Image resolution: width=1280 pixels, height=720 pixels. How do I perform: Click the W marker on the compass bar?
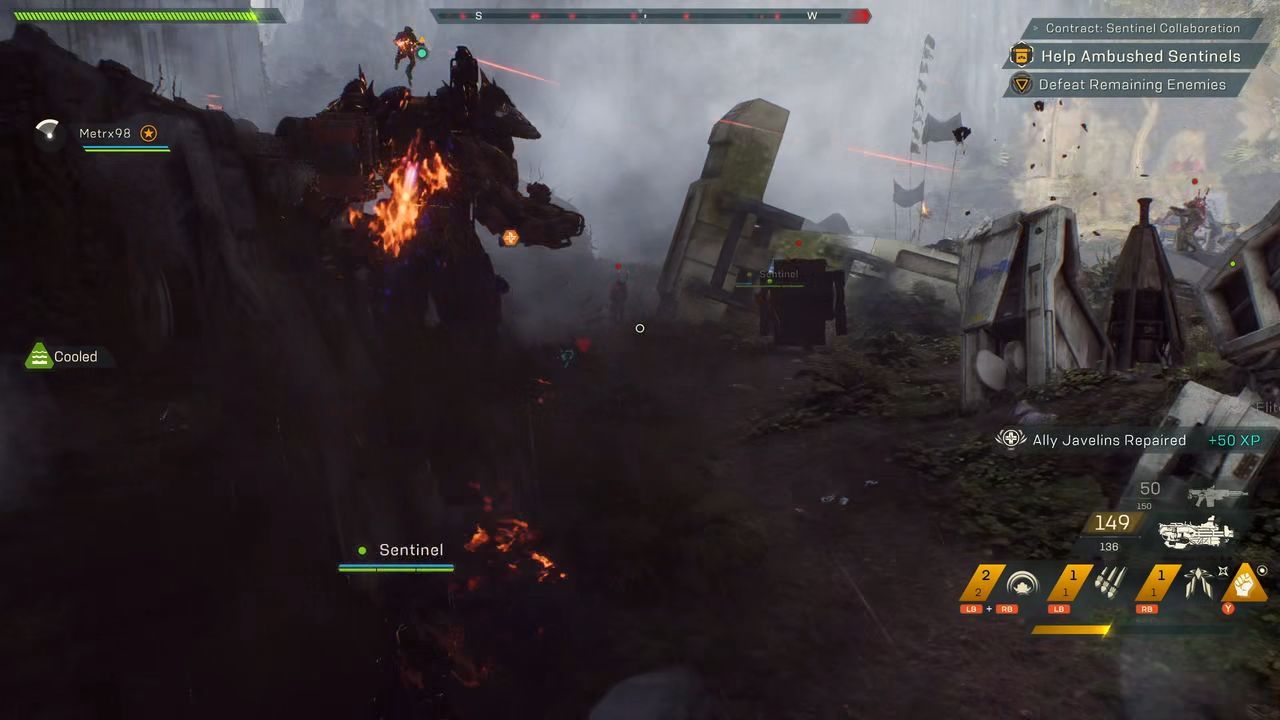(812, 16)
